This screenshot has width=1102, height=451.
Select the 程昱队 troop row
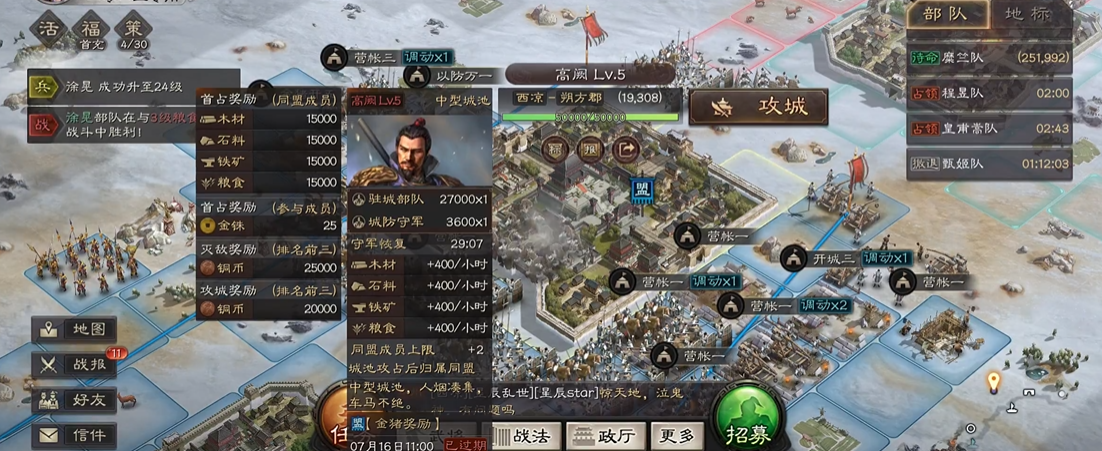point(989,93)
